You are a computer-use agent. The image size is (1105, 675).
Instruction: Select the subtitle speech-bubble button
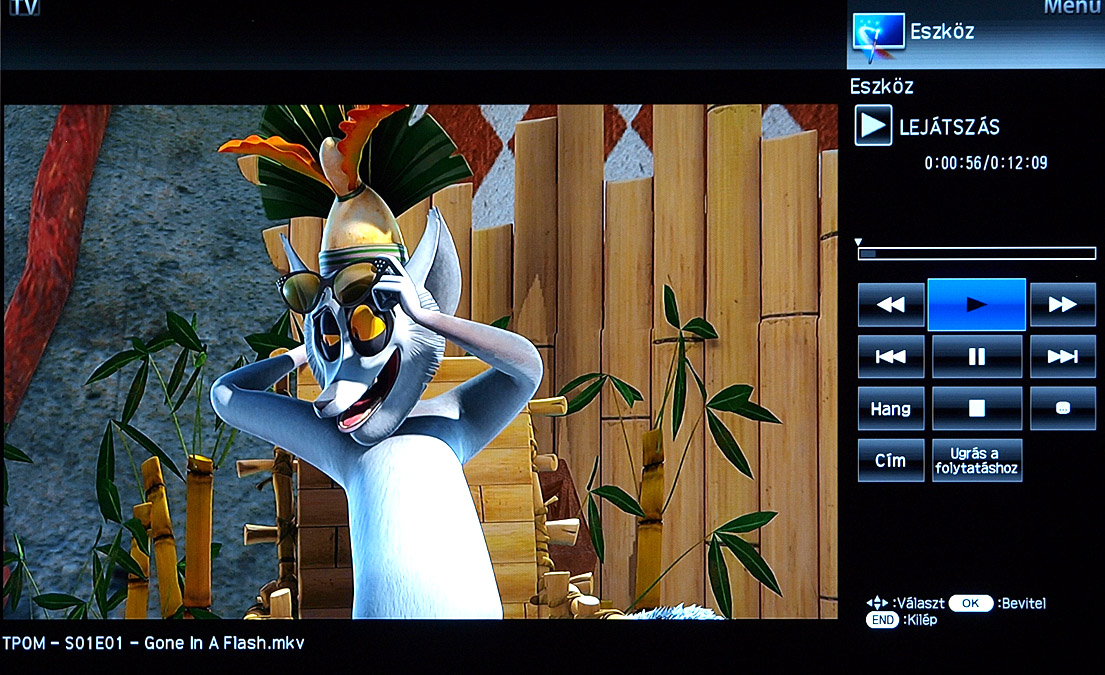click(x=1062, y=408)
